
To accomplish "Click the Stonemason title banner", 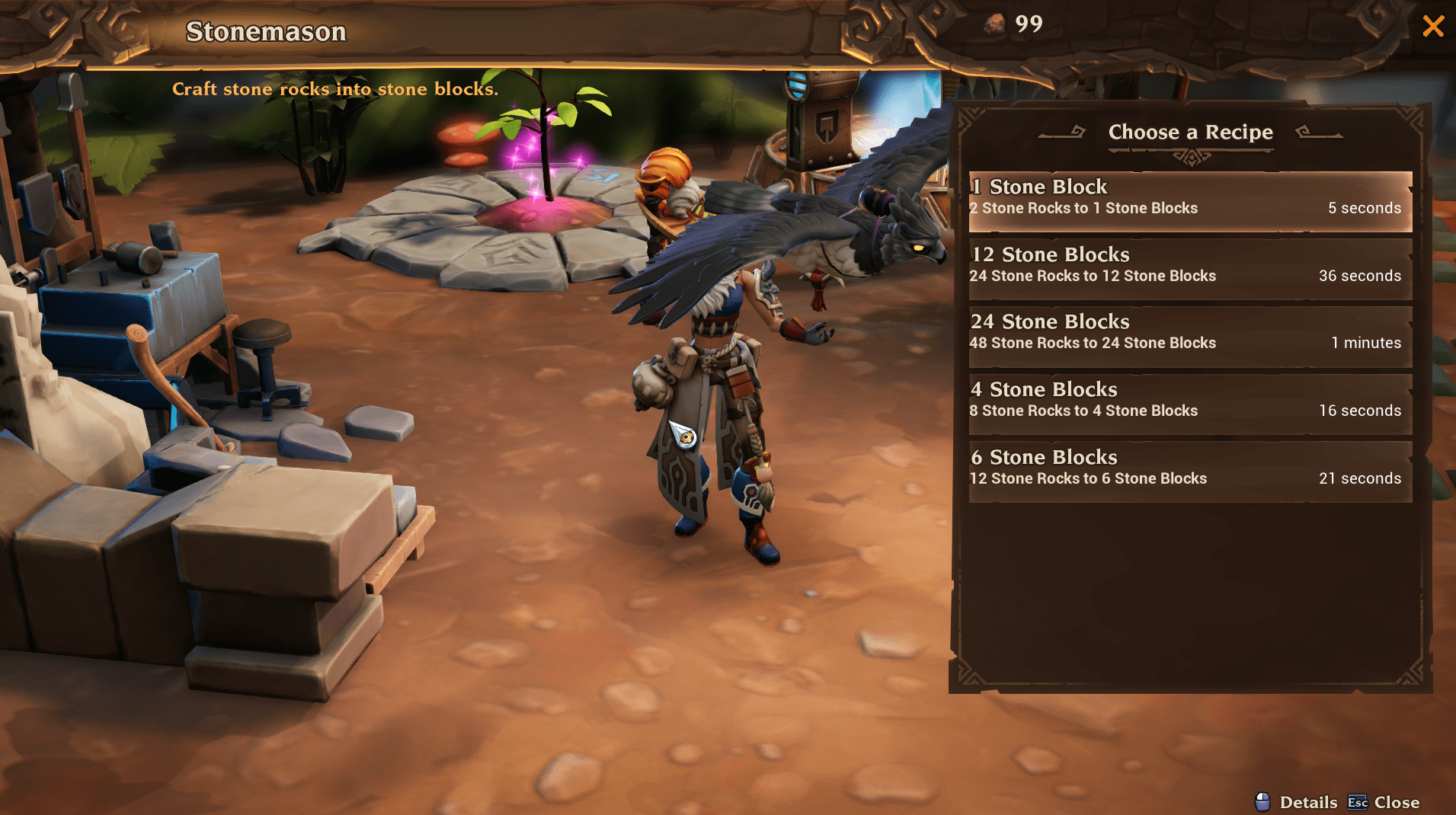I will click(x=265, y=31).
